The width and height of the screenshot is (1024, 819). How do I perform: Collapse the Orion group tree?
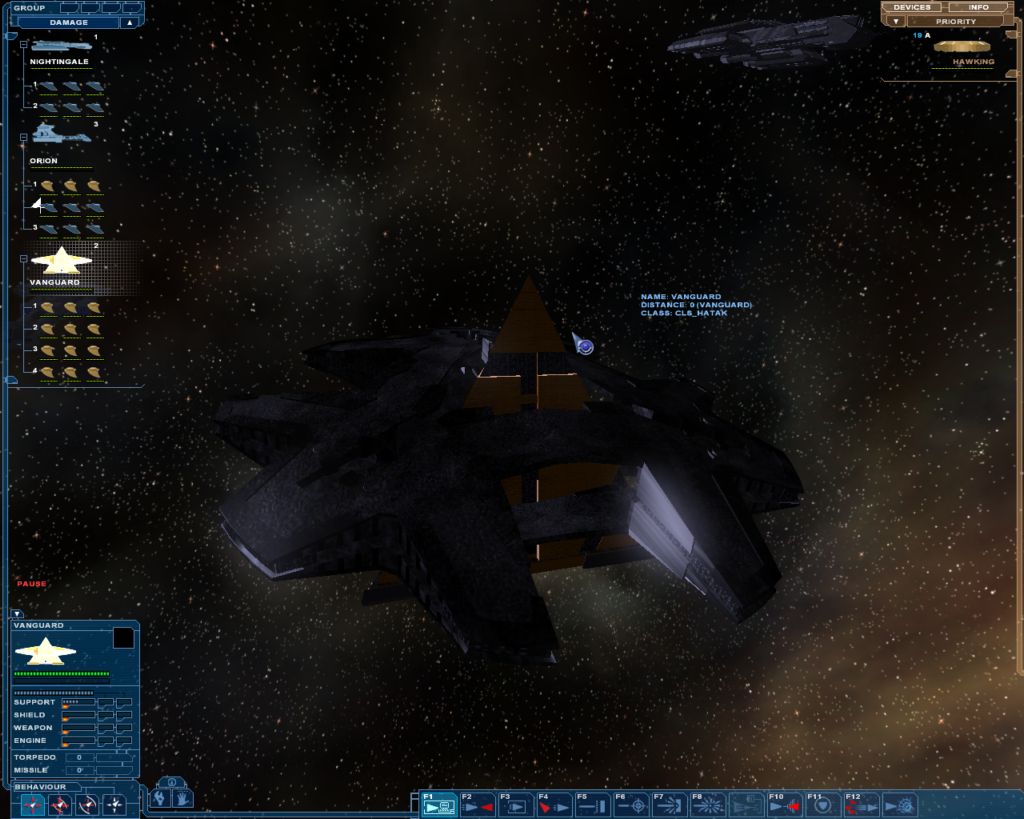click(x=23, y=137)
